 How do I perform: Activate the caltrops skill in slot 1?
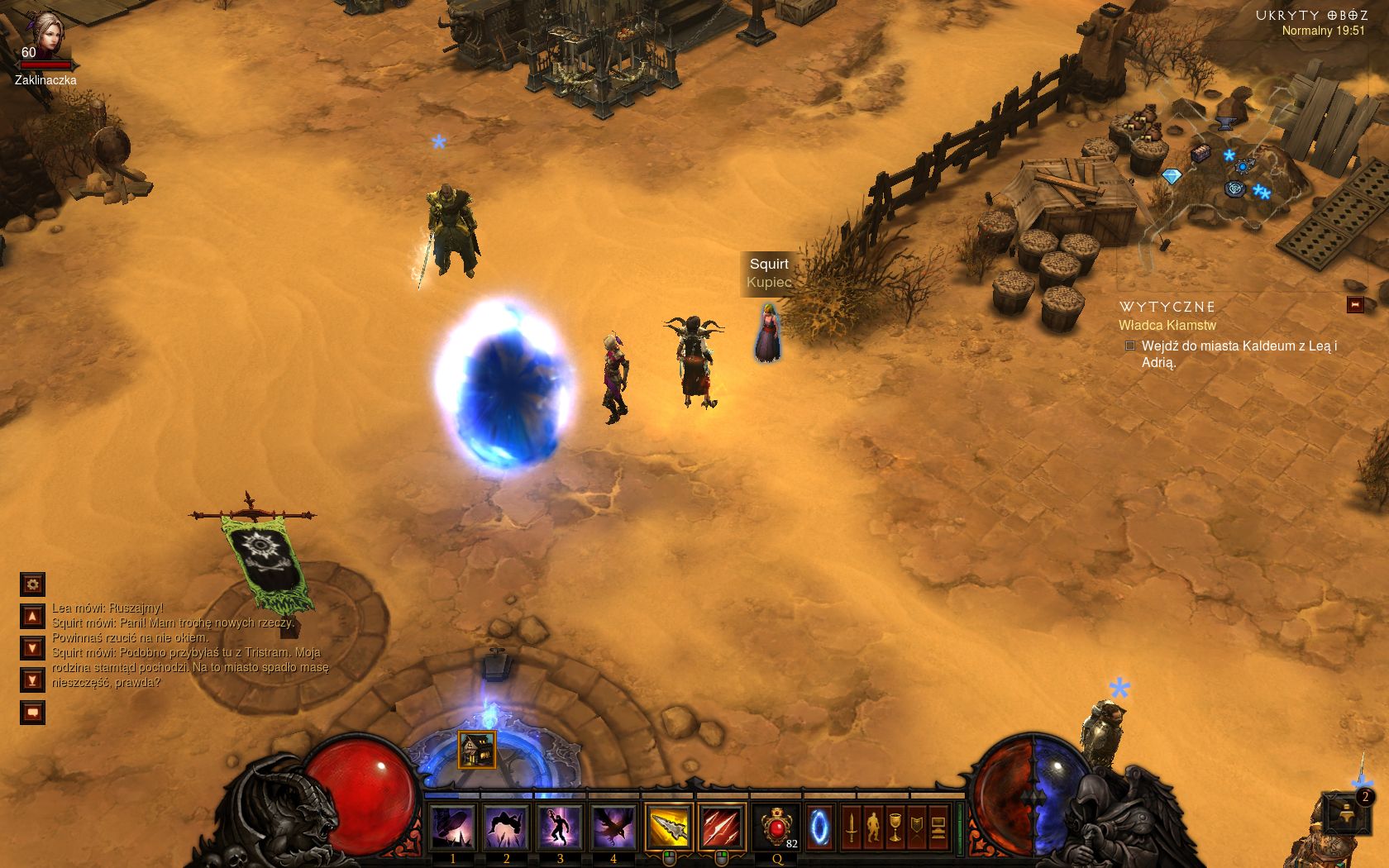(x=453, y=827)
